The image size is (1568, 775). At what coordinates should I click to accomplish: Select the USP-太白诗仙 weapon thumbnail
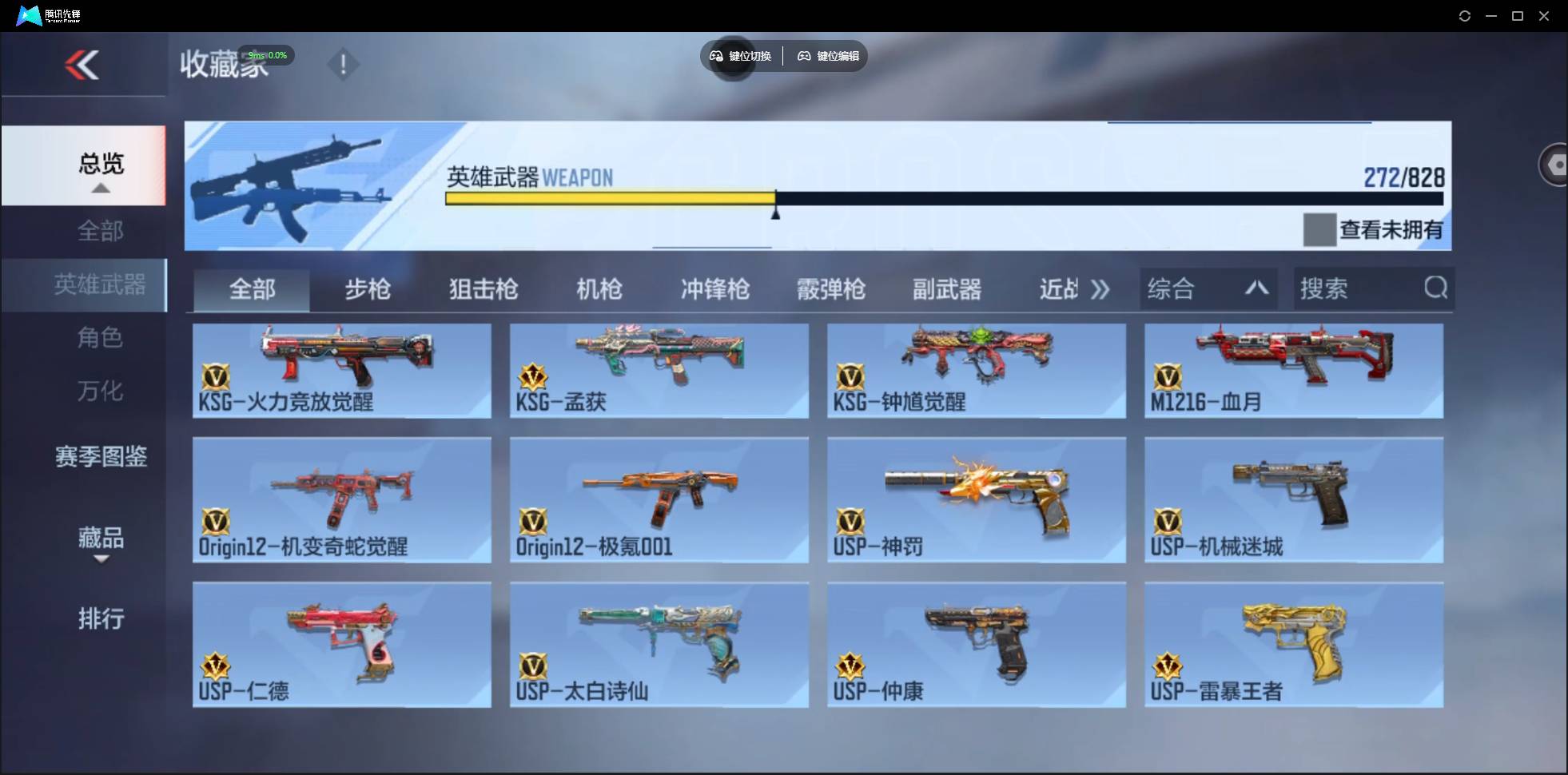point(659,645)
